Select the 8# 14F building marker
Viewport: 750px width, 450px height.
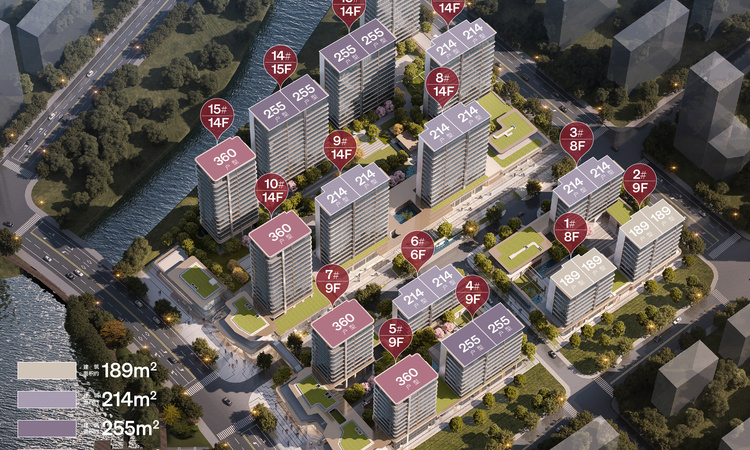coord(441,84)
